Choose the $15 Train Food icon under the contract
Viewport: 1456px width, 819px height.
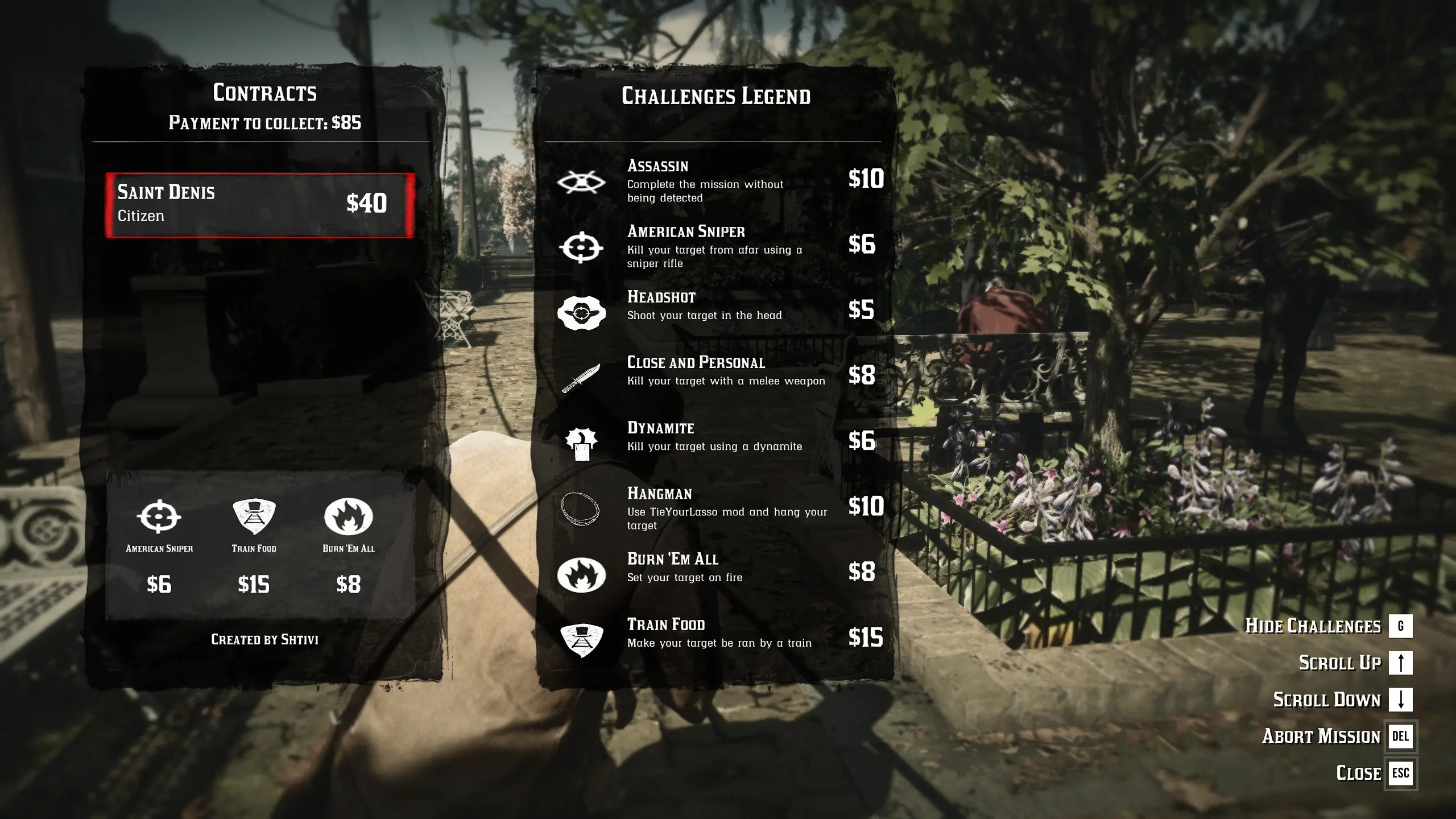click(254, 517)
